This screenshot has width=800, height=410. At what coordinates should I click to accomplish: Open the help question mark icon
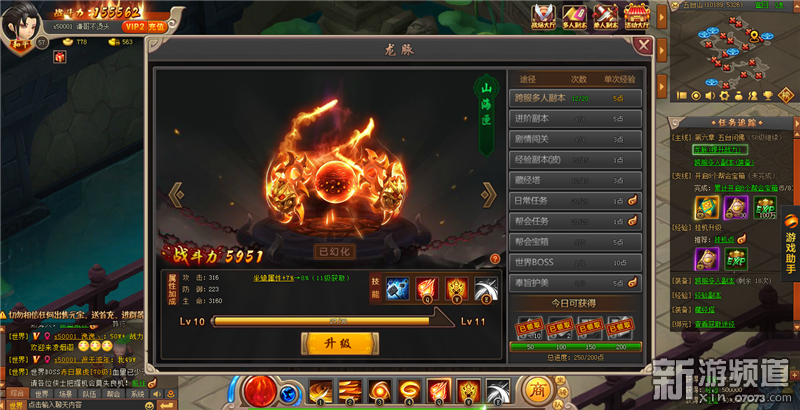point(494,261)
